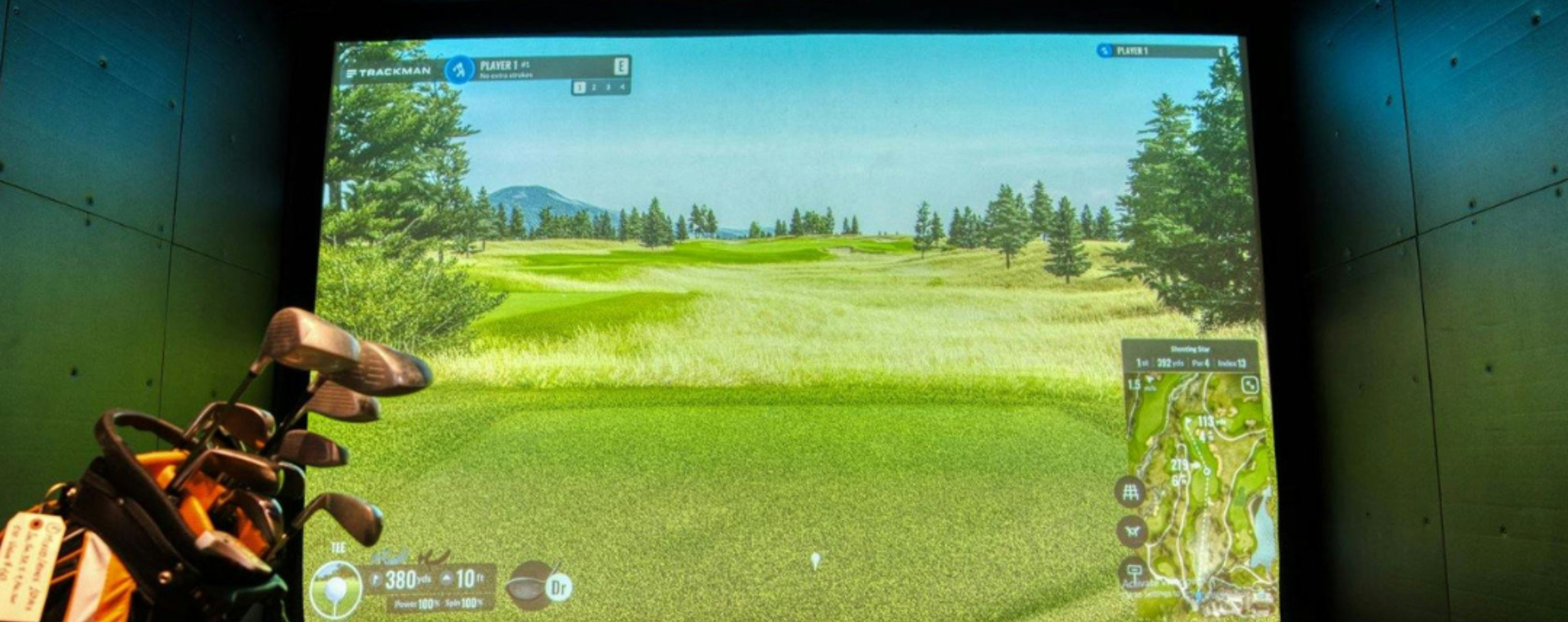Viewport: 1568px width, 622px height.
Task: Click the wind direction arrow on the minimap
Action: [x=1149, y=381]
